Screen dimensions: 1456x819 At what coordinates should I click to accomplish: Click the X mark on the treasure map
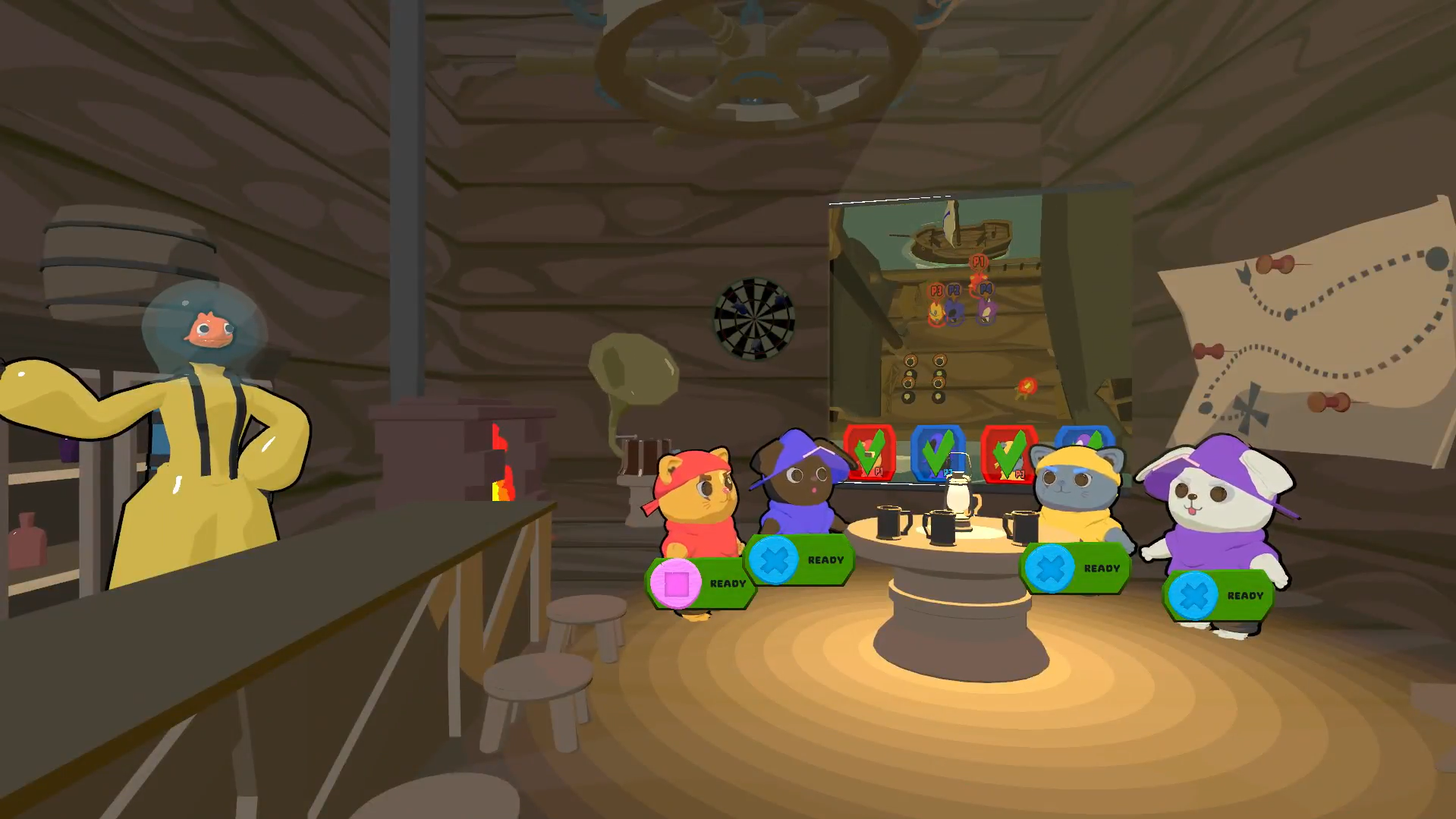pos(1249,408)
